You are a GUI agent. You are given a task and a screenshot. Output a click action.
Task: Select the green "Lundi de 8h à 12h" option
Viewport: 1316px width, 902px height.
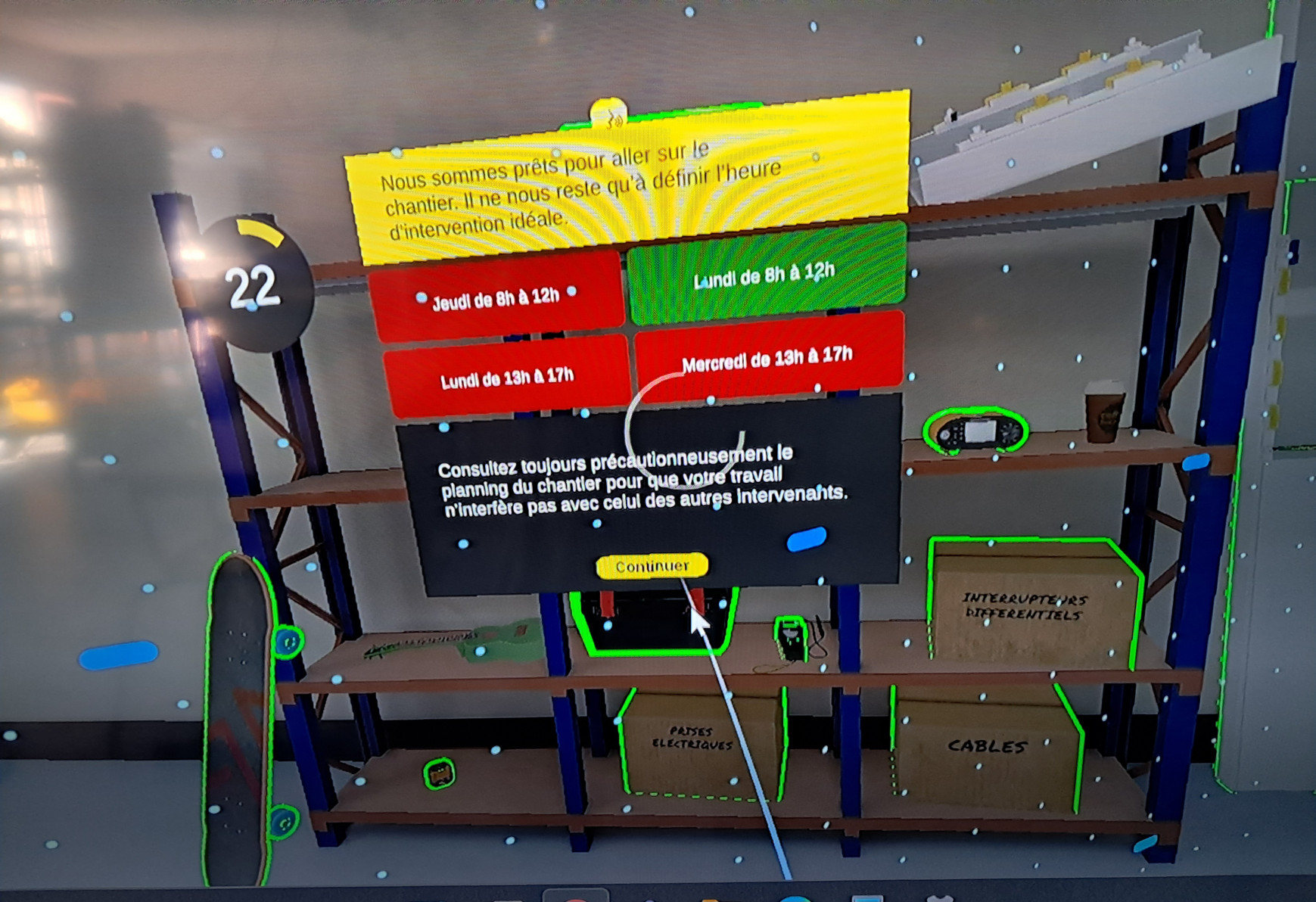click(x=766, y=275)
